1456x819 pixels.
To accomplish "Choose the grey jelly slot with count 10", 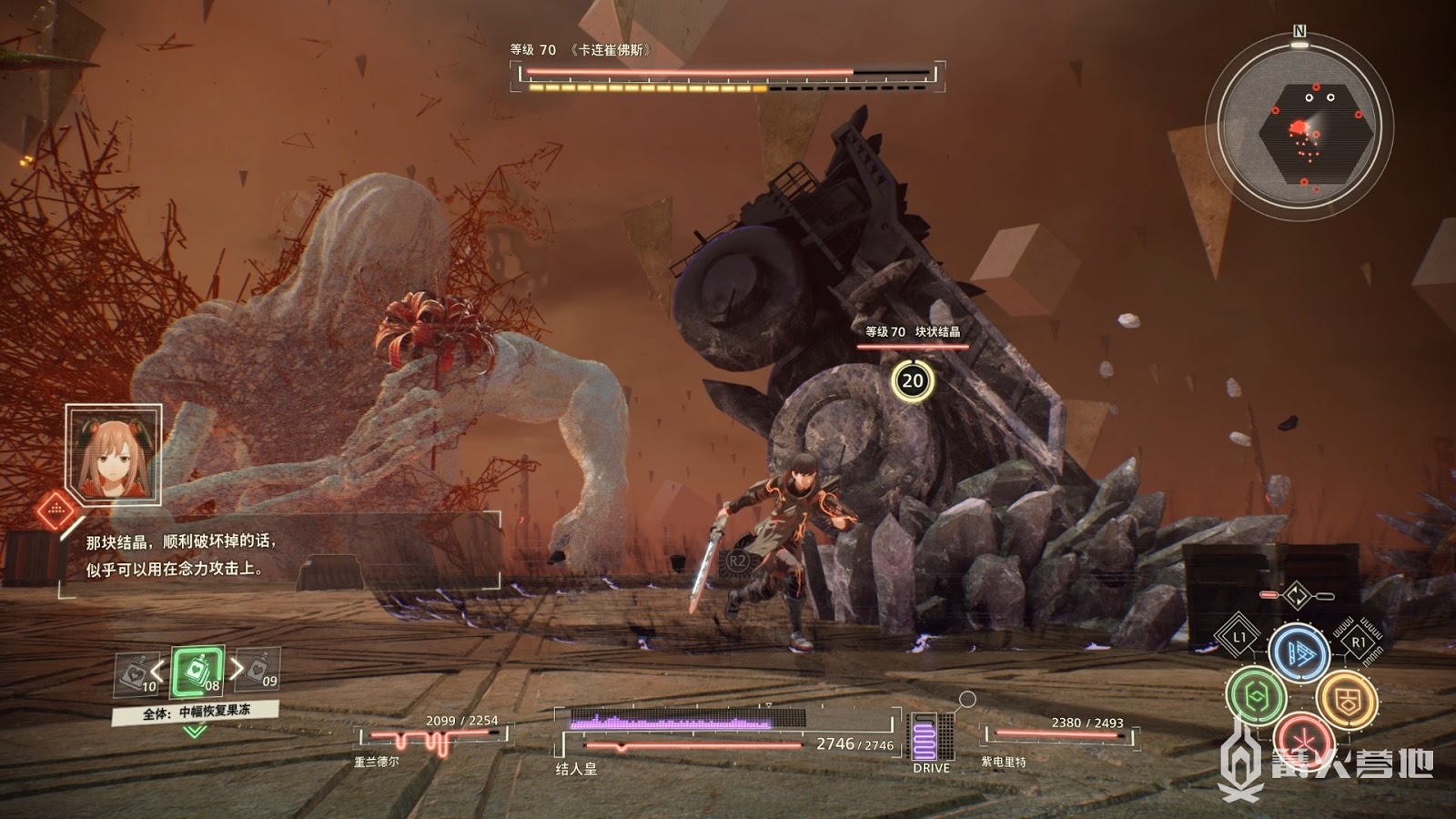I will coord(136,674).
